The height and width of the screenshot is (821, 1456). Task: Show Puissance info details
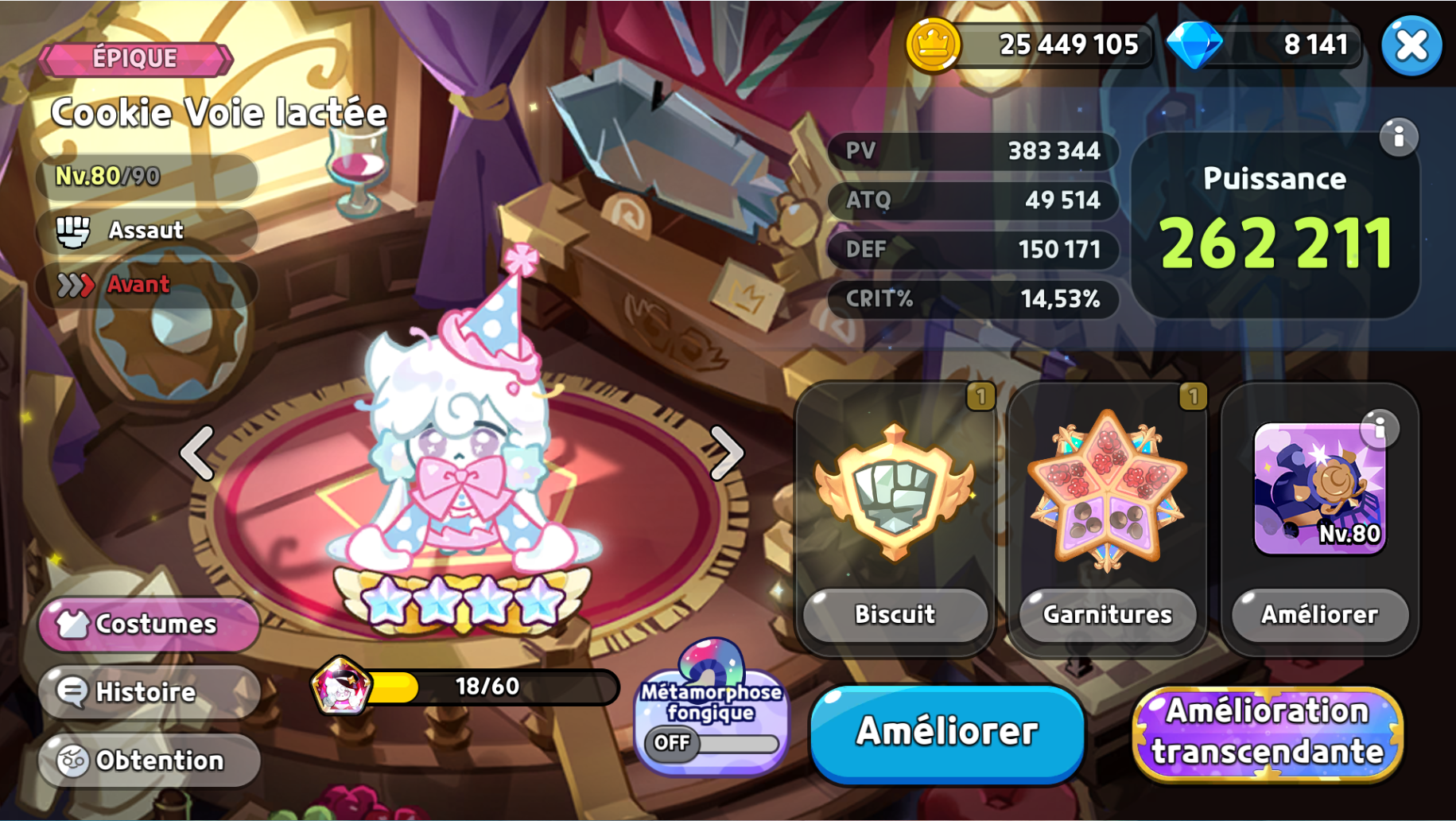click(x=1399, y=137)
